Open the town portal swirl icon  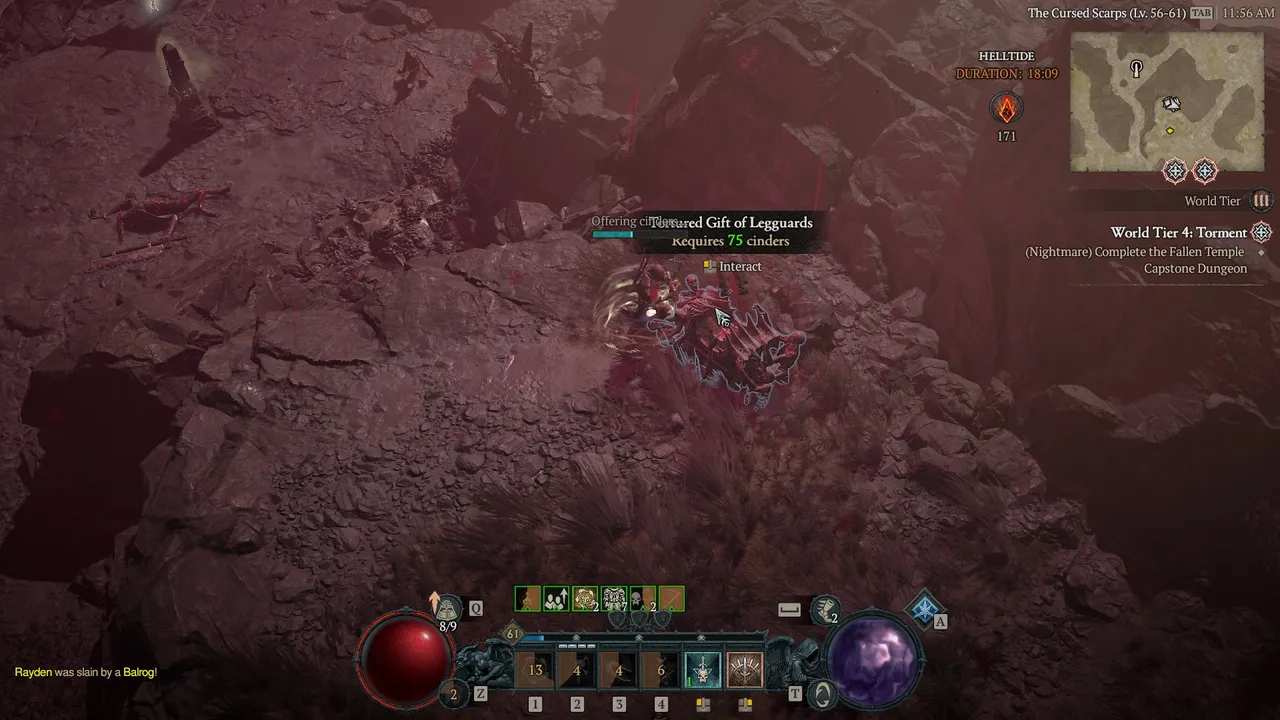tap(822, 692)
